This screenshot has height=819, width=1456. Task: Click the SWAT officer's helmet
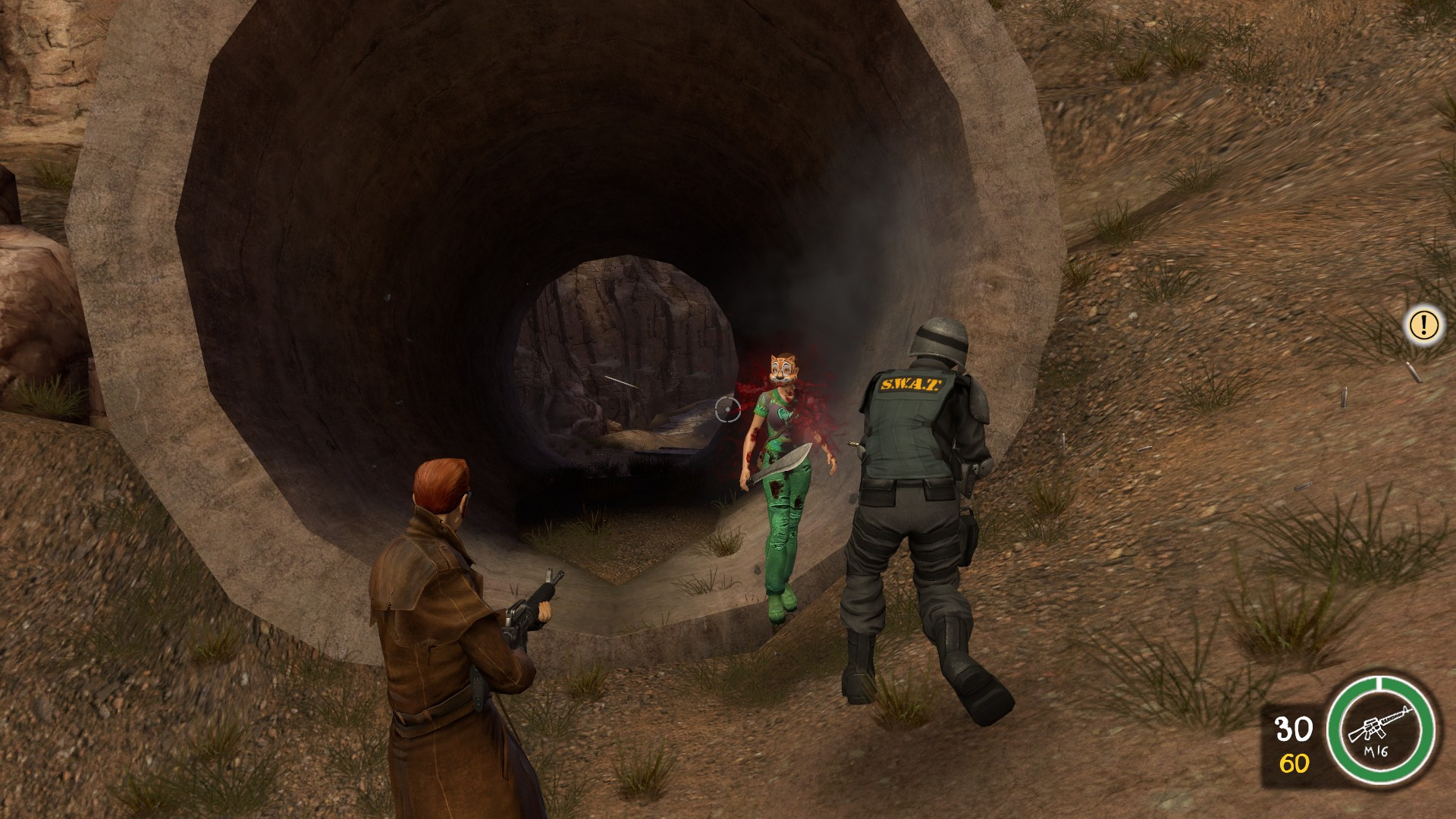(x=940, y=338)
